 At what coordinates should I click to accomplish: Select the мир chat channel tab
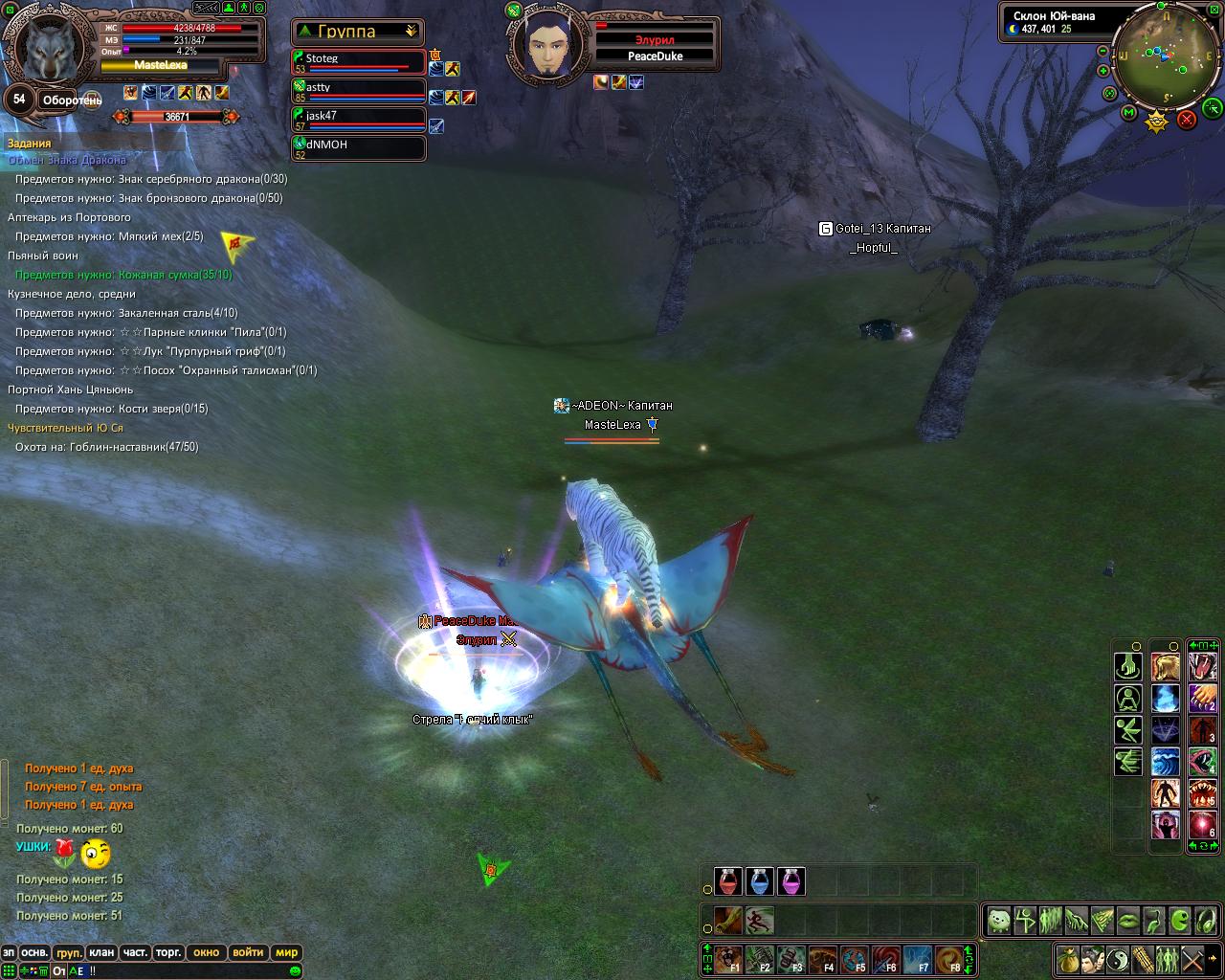[286, 952]
